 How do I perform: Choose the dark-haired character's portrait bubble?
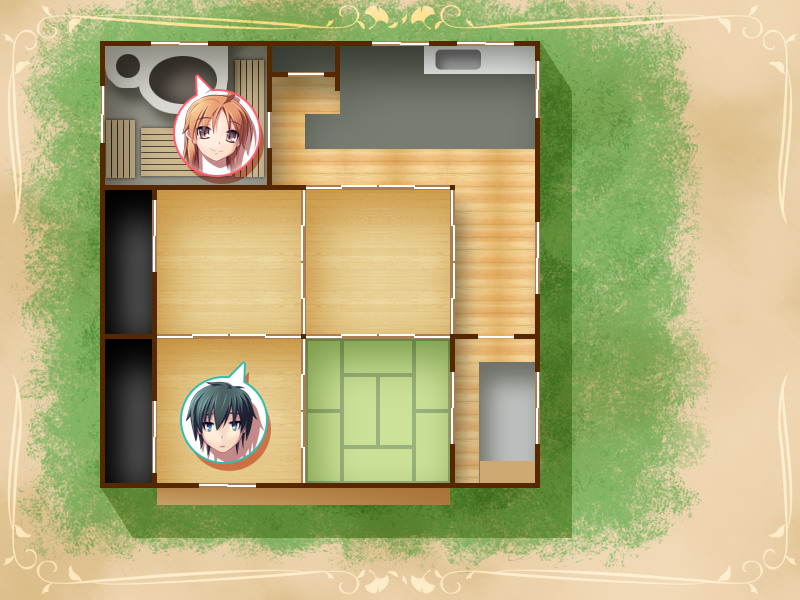(224, 421)
